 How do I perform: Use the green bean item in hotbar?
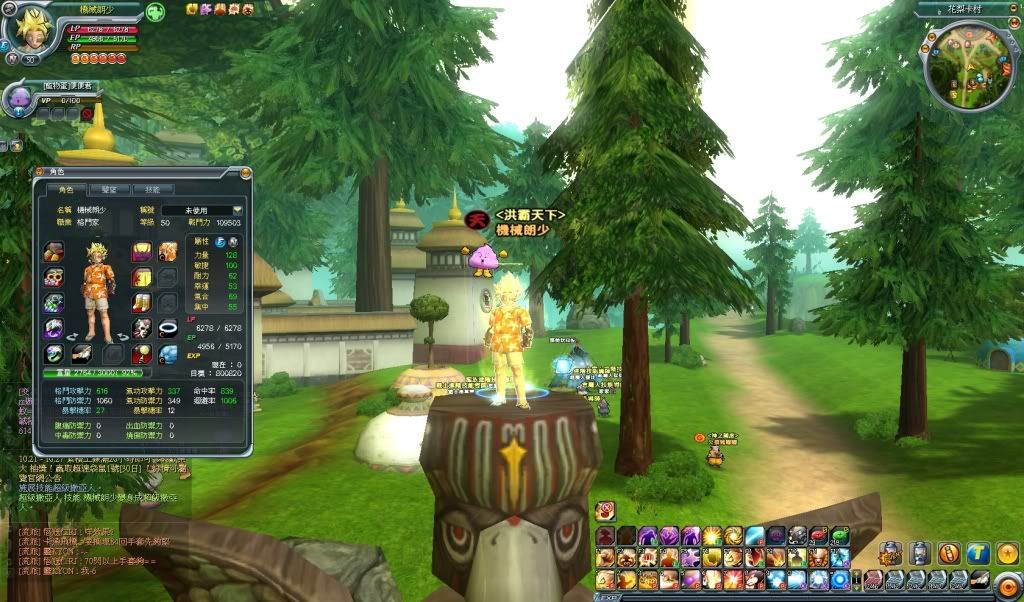pyautogui.click(x=838, y=536)
